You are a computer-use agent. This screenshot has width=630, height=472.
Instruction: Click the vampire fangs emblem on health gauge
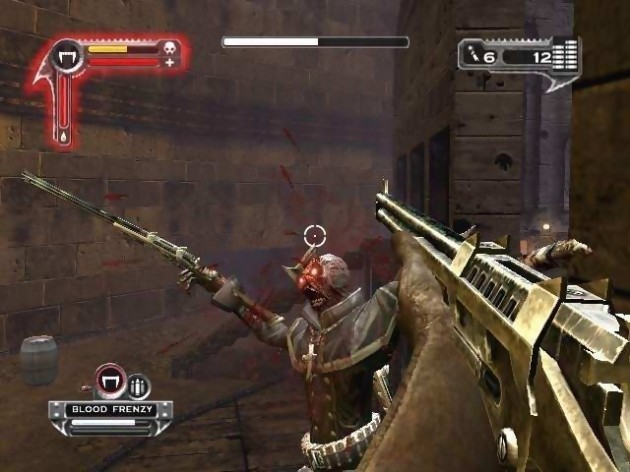click(x=68, y=56)
